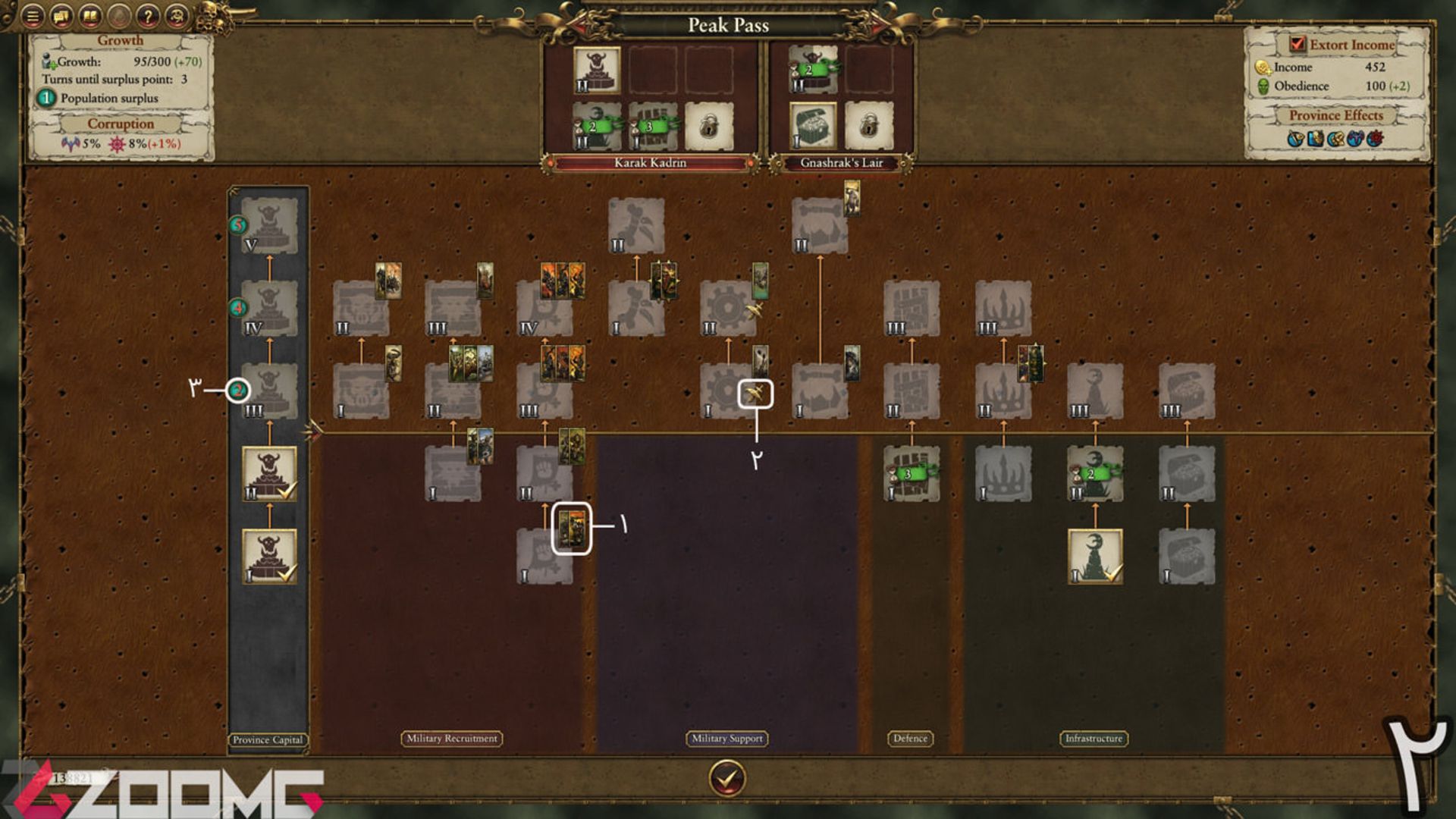Click the Defence category label
The image size is (1456, 819).
[910, 739]
